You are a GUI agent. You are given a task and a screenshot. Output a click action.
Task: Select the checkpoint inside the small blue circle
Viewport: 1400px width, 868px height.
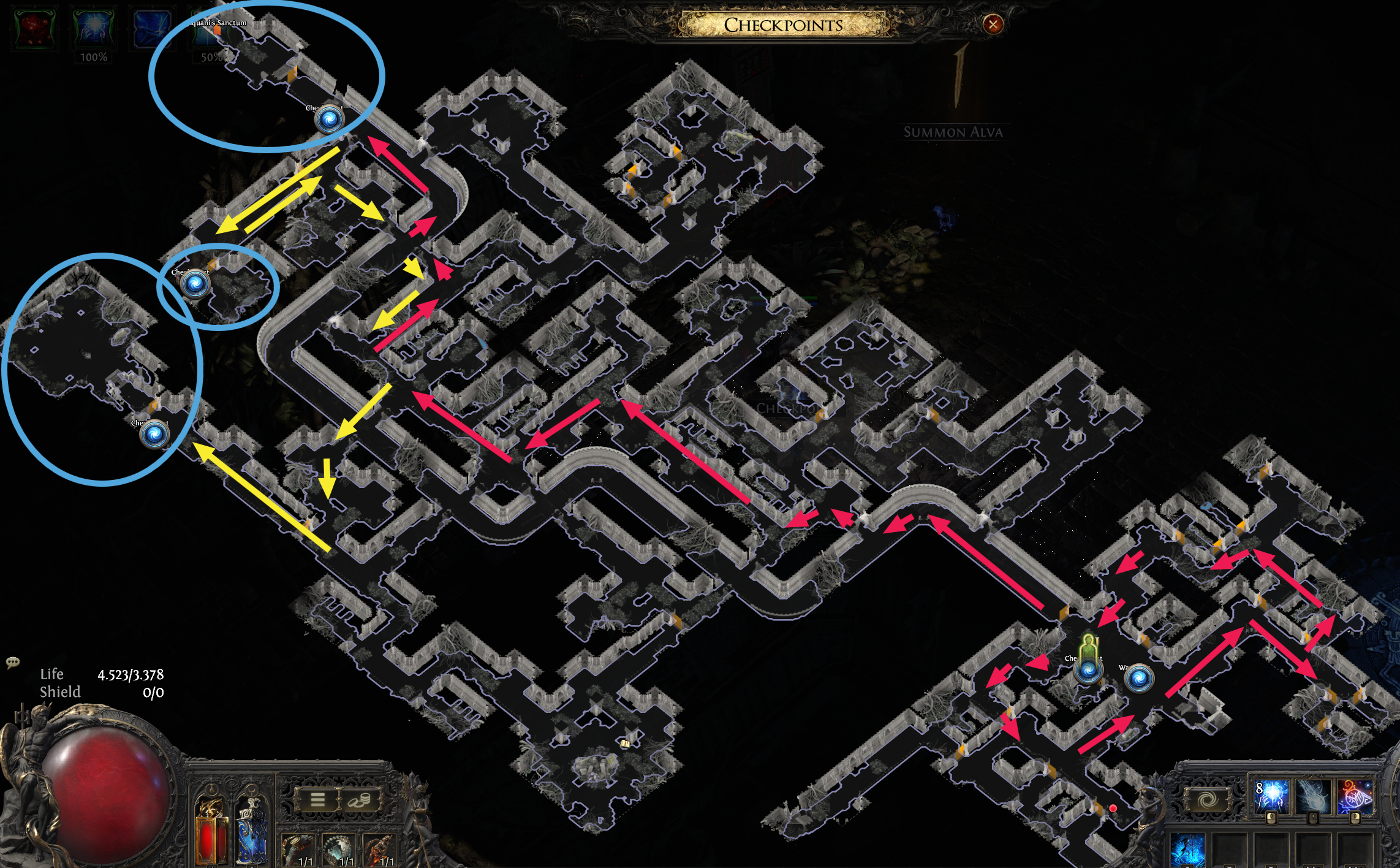pos(195,284)
